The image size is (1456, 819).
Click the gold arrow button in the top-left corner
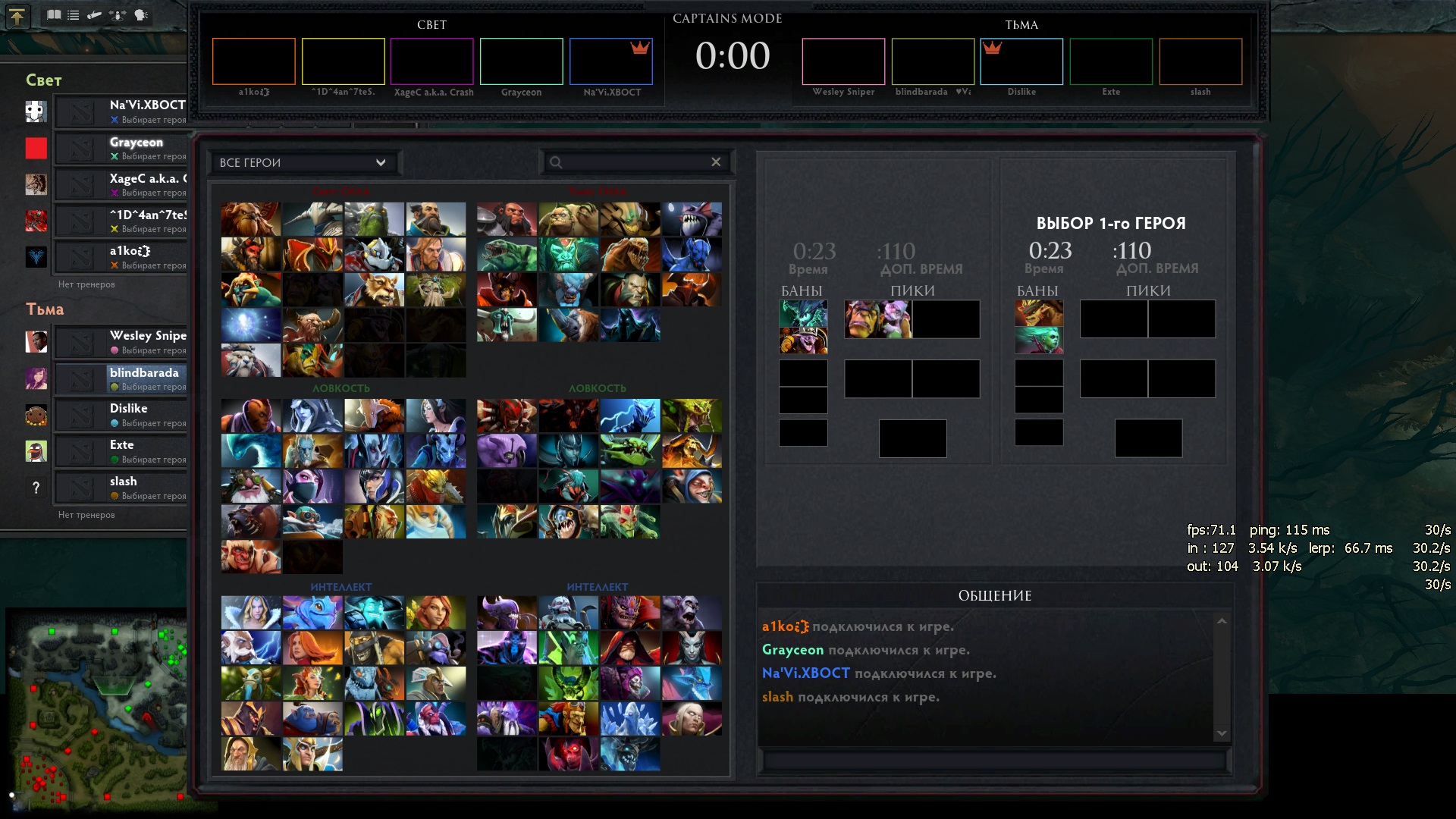coord(17,16)
